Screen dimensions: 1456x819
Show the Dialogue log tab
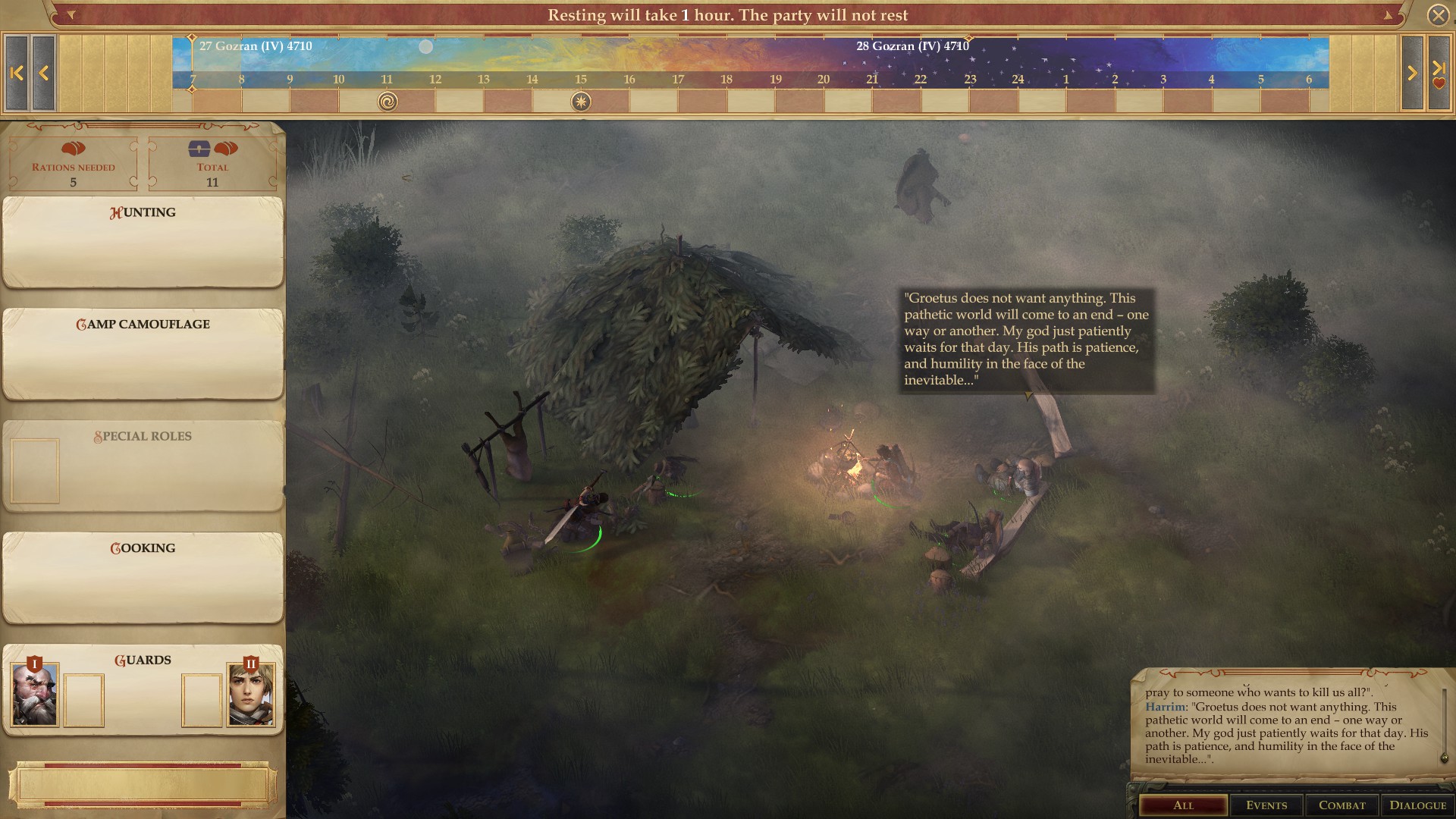(x=1417, y=805)
